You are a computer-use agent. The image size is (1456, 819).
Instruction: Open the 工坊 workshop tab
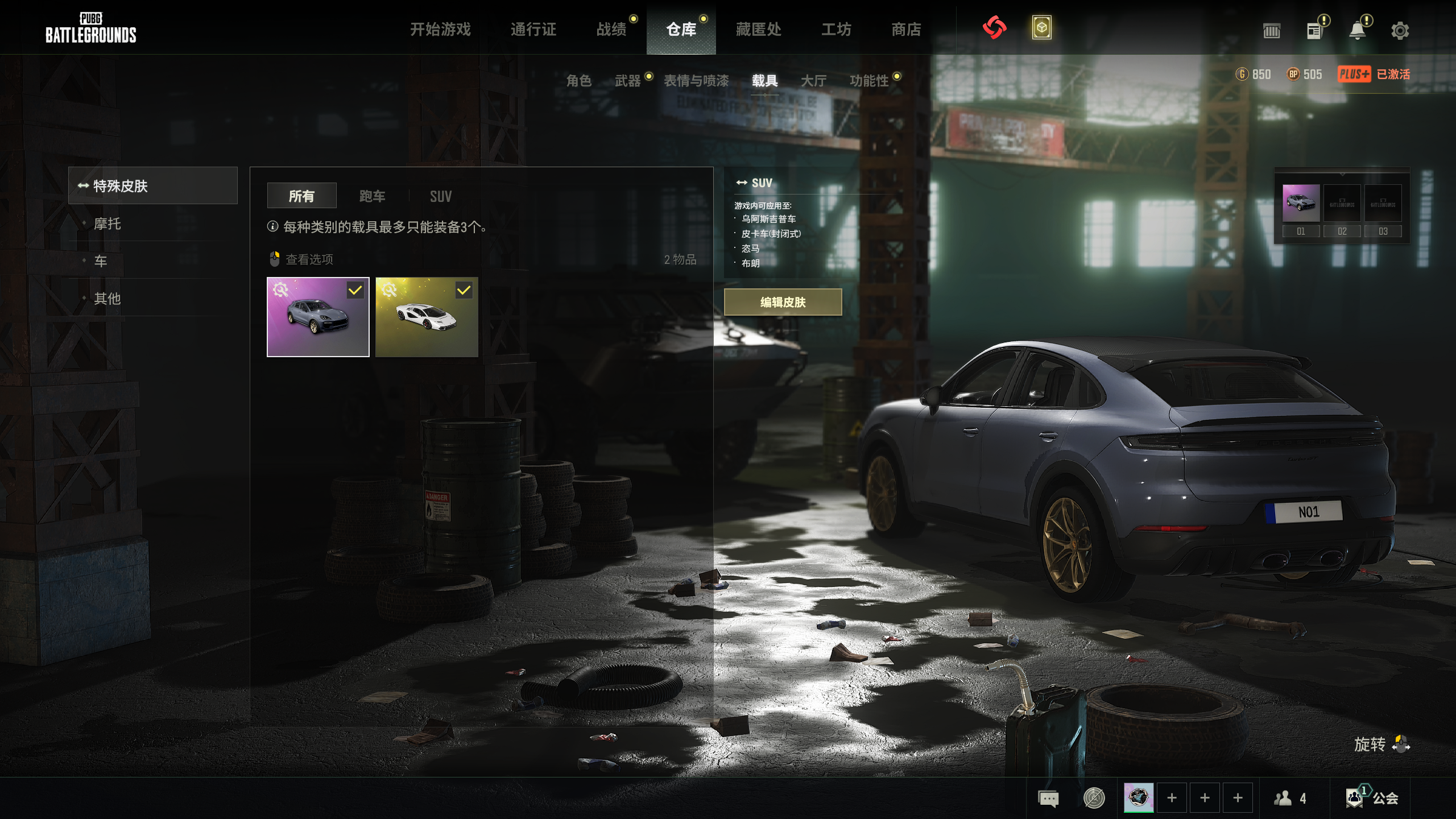pyautogui.click(x=836, y=30)
